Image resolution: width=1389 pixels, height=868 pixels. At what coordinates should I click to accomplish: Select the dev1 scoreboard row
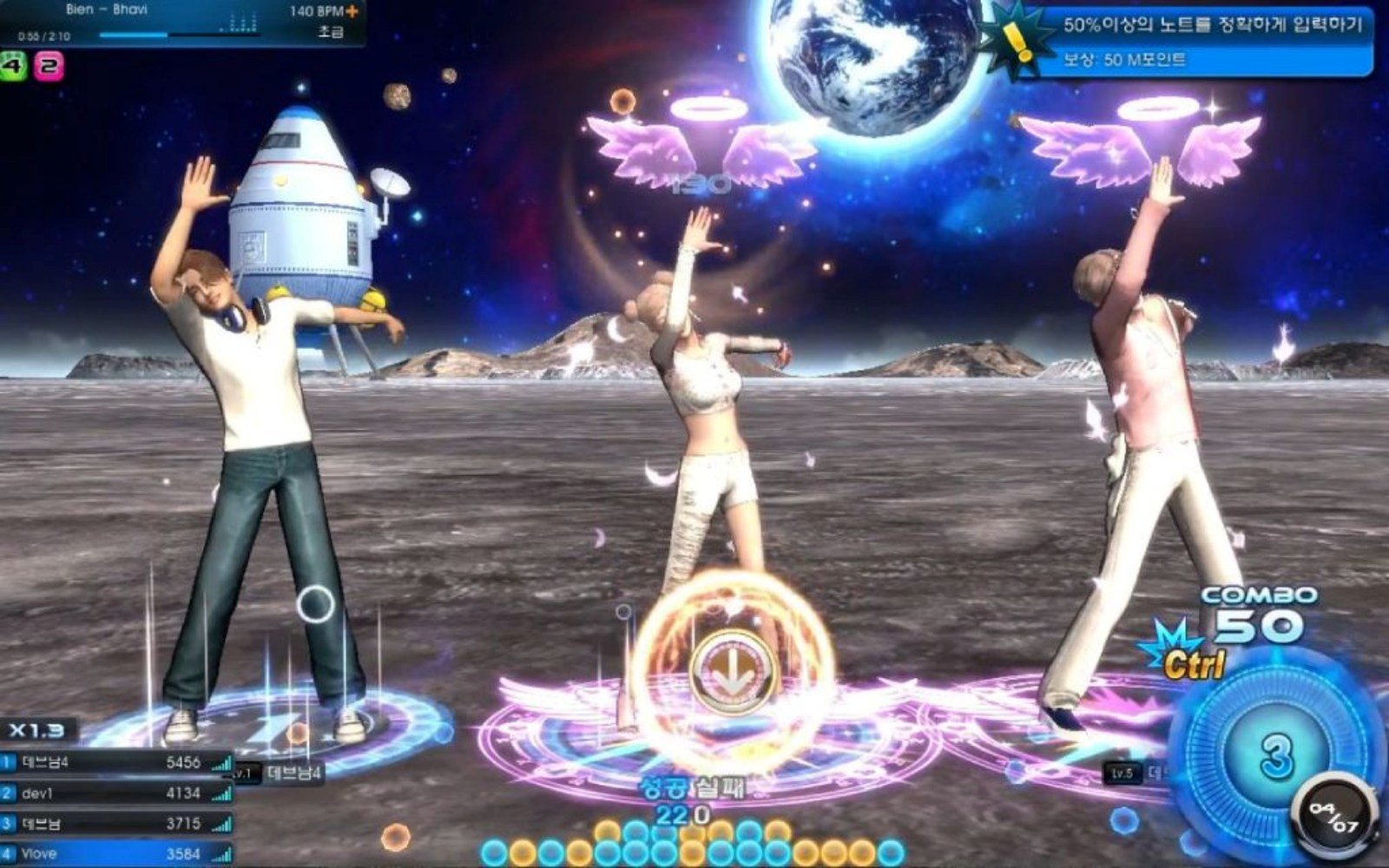pyautogui.click(x=116, y=793)
